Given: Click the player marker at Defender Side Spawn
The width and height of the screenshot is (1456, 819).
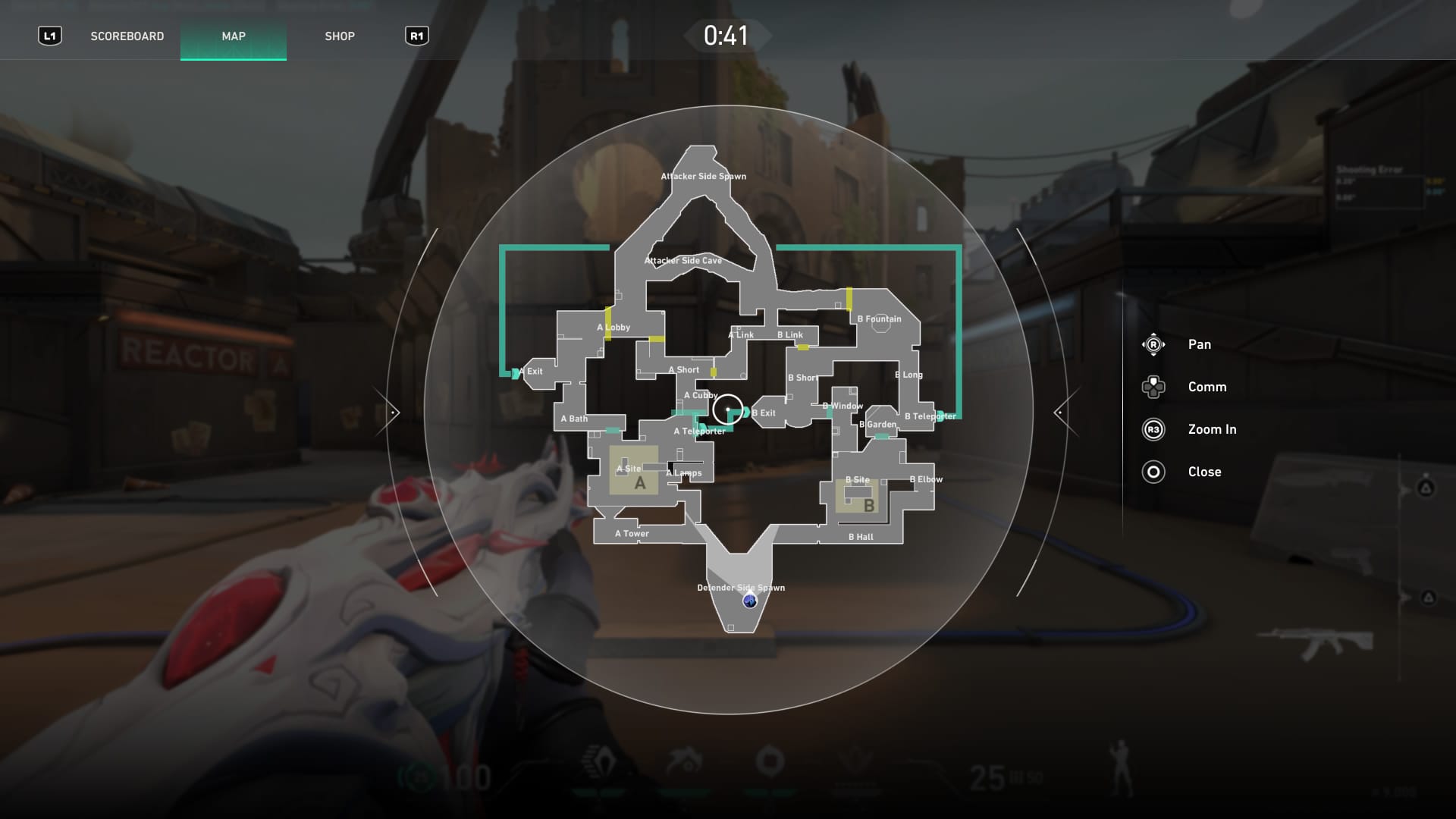Looking at the screenshot, I should 749,601.
